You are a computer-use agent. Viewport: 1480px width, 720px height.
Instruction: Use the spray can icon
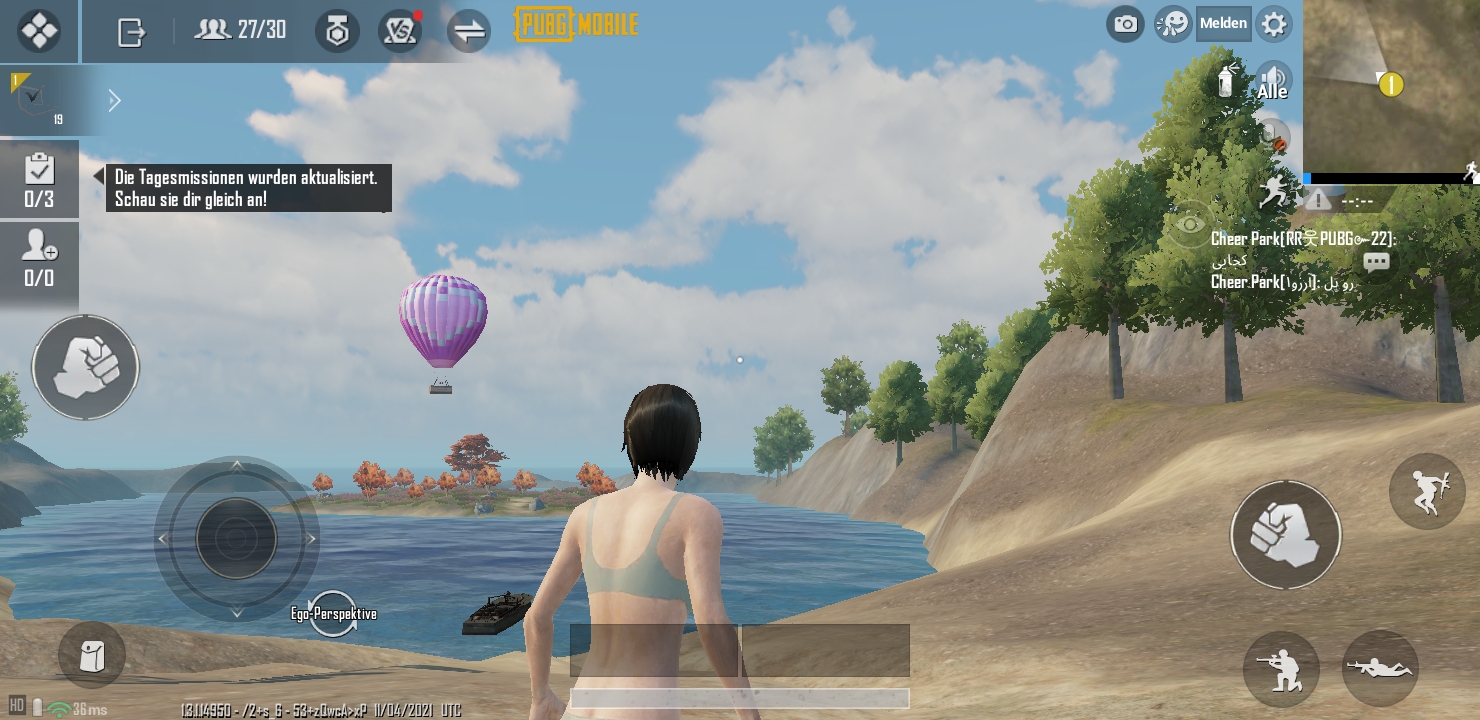click(1227, 80)
